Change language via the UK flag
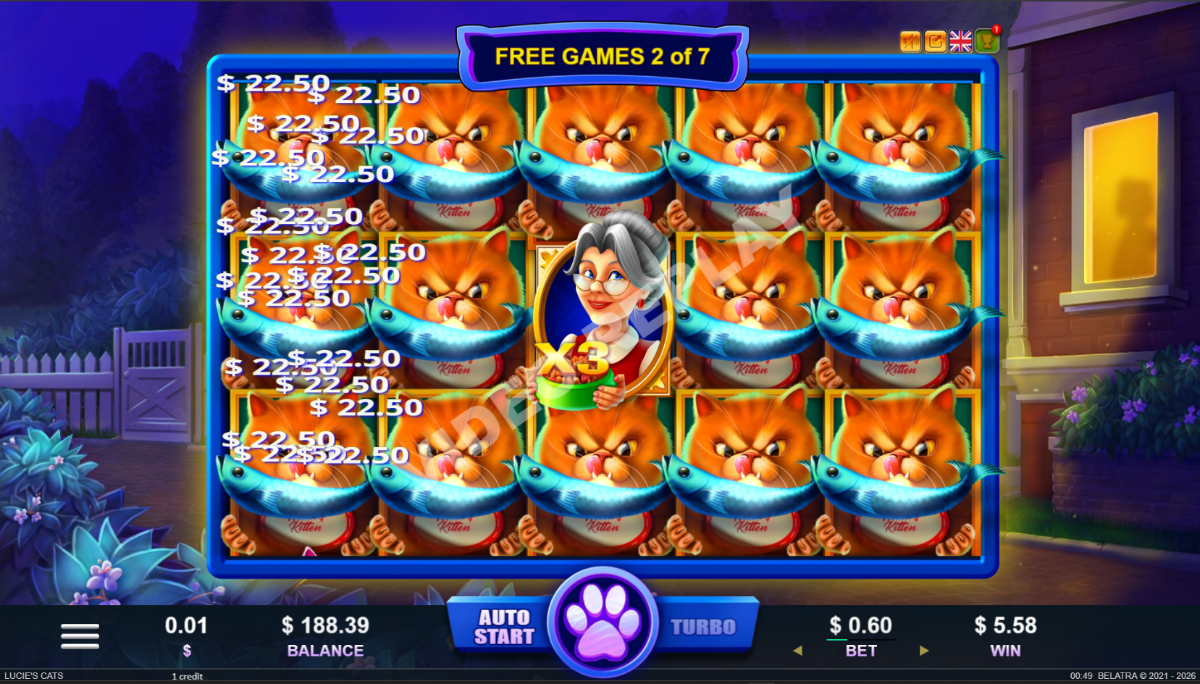1200x684 pixels. pyautogui.click(x=961, y=41)
